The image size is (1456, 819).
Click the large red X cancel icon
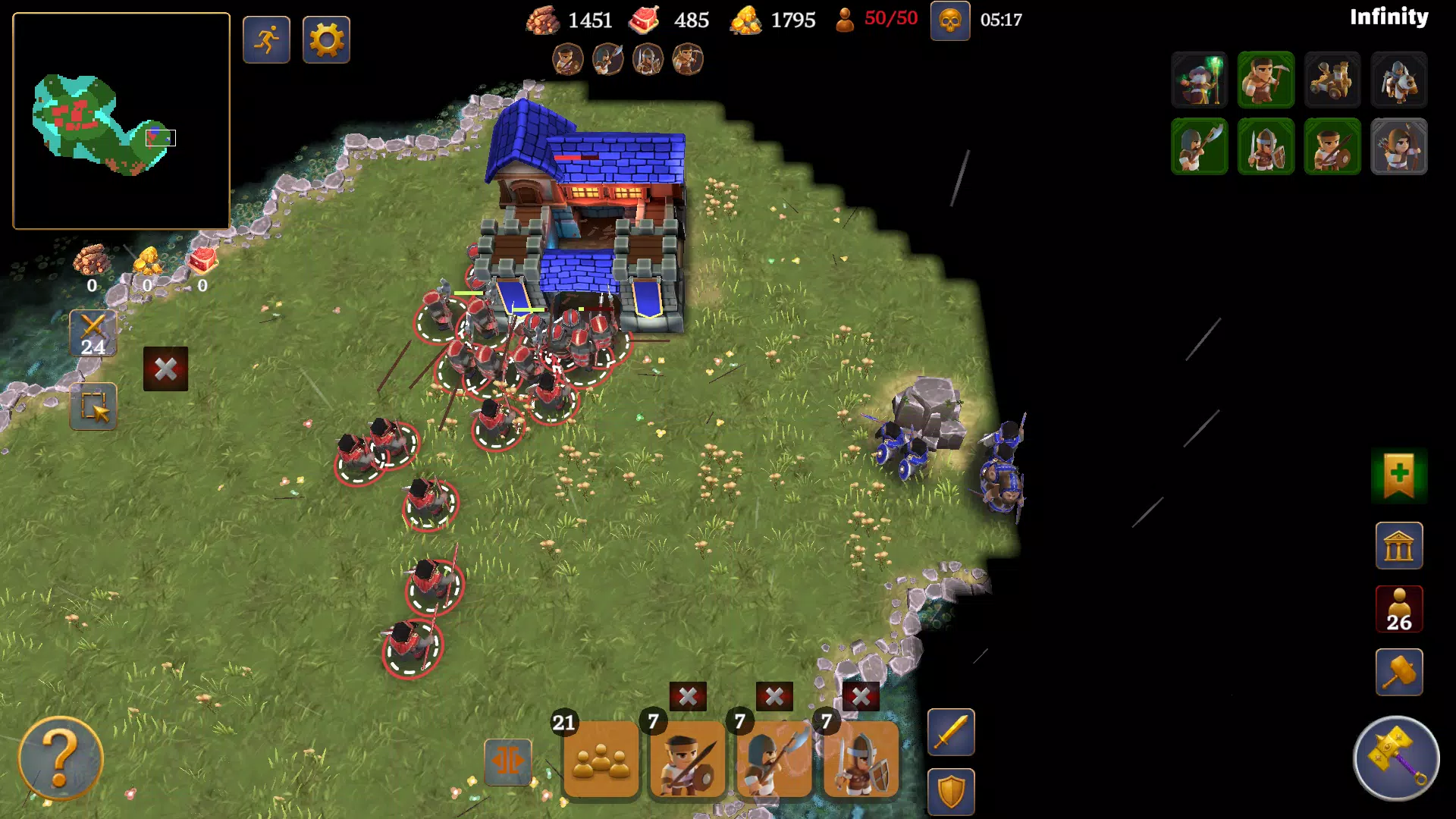[x=166, y=370]
